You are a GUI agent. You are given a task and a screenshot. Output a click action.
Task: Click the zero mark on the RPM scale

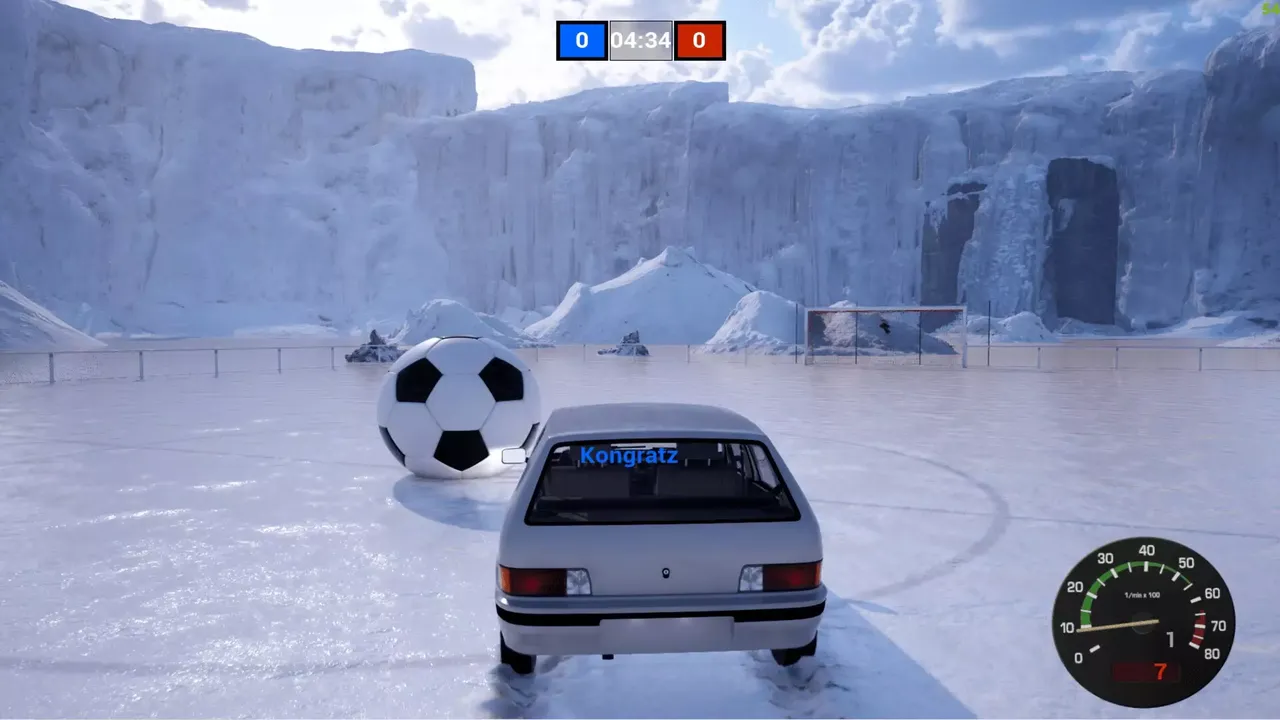[1079, 657]
